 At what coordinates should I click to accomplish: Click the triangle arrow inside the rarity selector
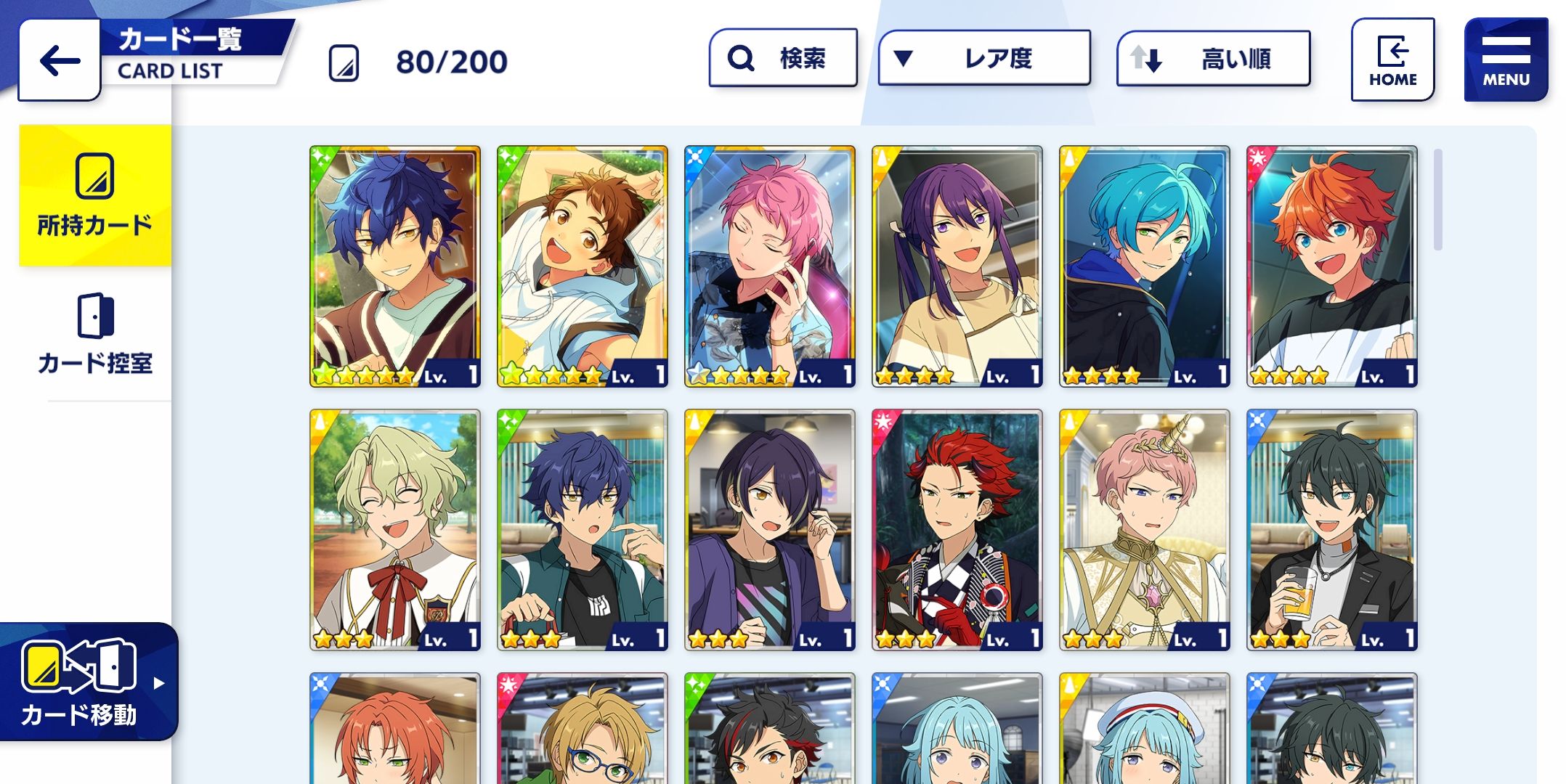(x=904, y=57)
